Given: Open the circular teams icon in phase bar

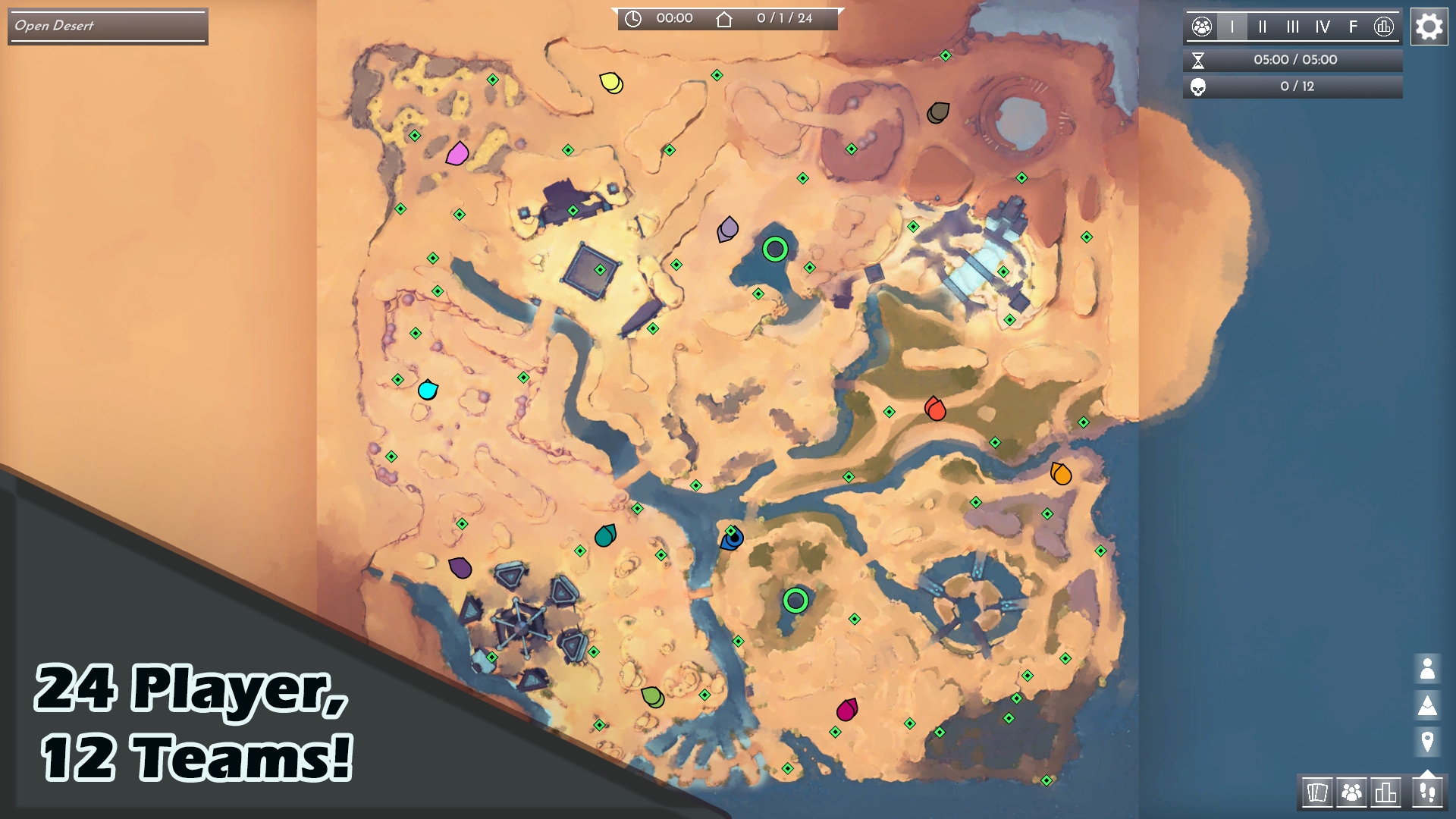Looking at the screenshot, I should click(x=1202, y=27).
